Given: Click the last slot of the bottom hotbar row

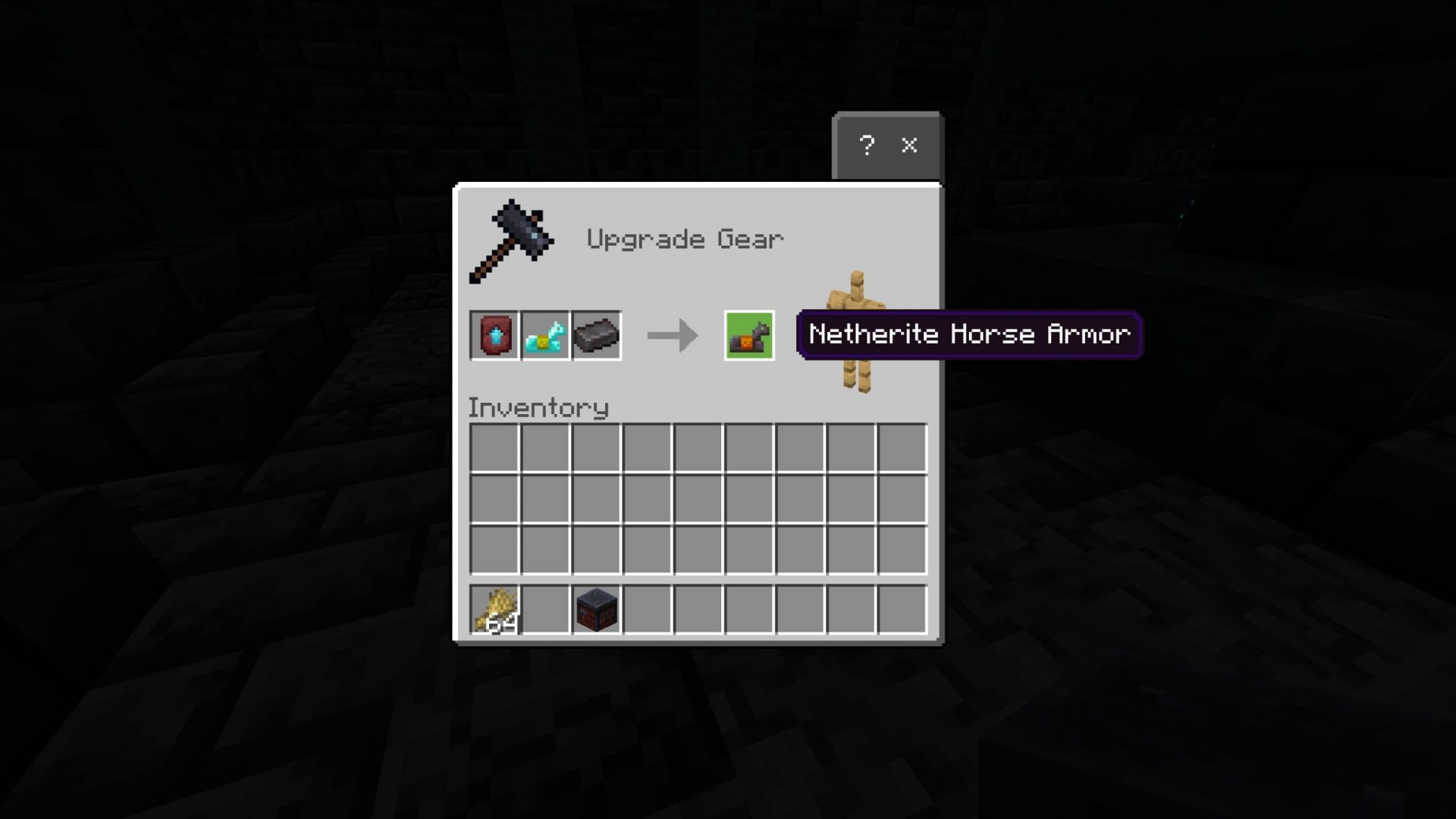Looking at the screenshot, I should (904, 610).
